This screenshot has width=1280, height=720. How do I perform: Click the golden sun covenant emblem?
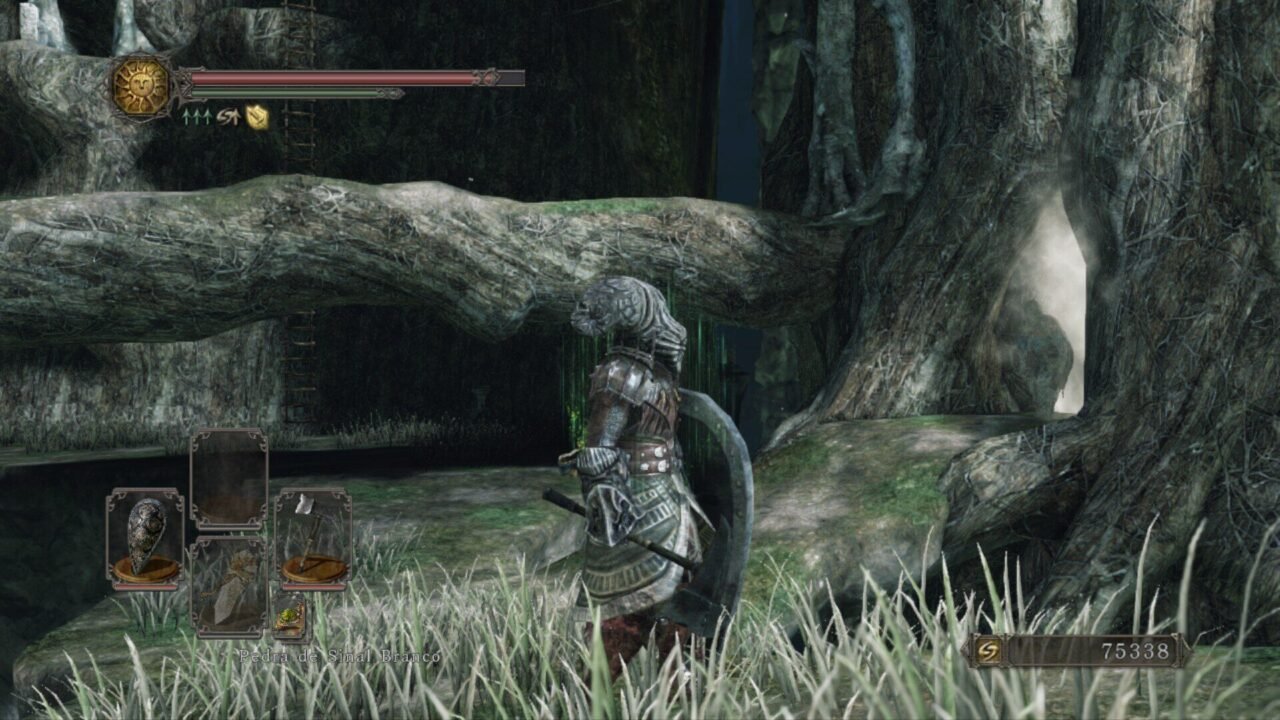click(140, 87)
